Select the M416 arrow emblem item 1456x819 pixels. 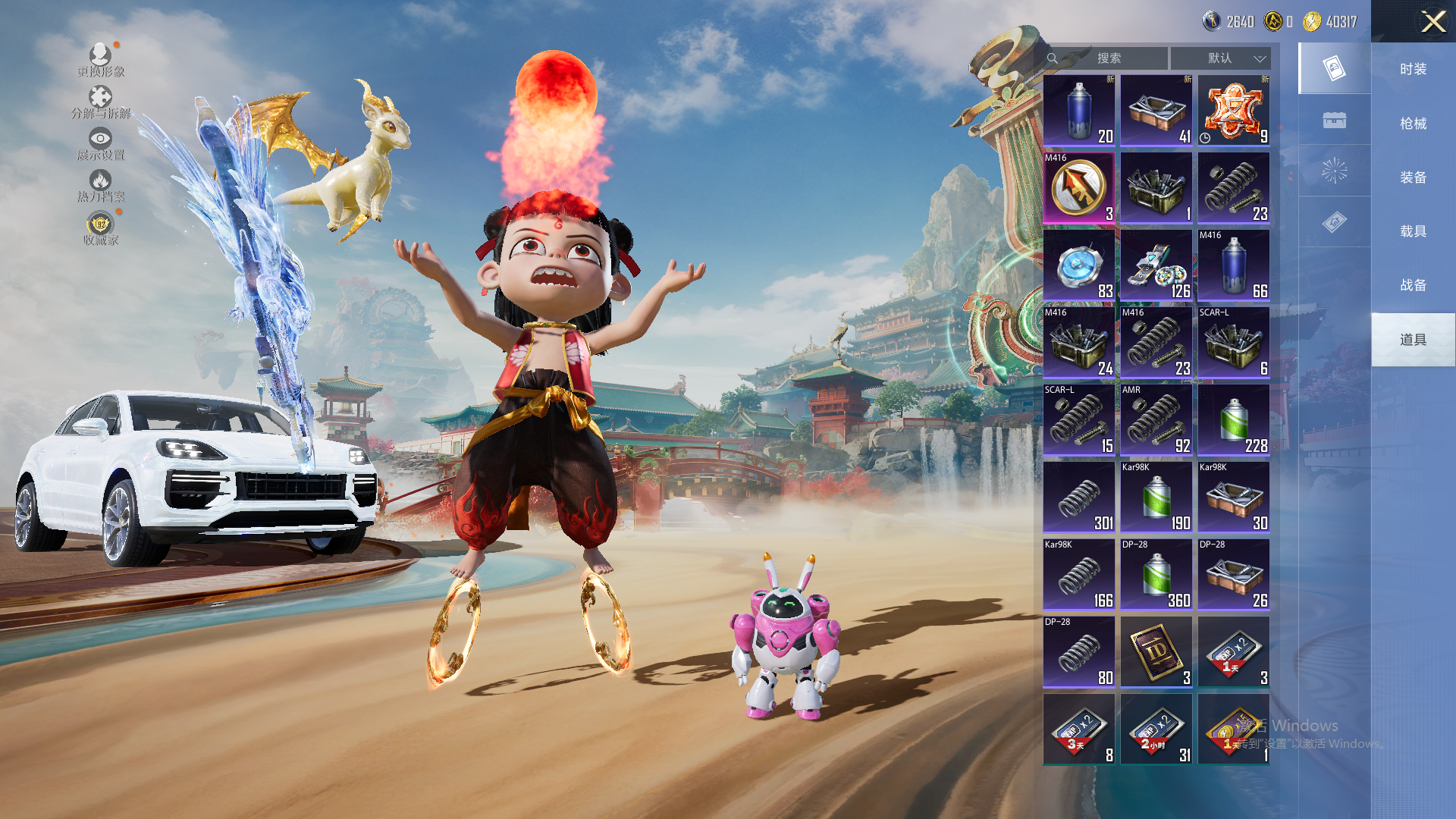pyautogui.click(x=1078, y=188)
